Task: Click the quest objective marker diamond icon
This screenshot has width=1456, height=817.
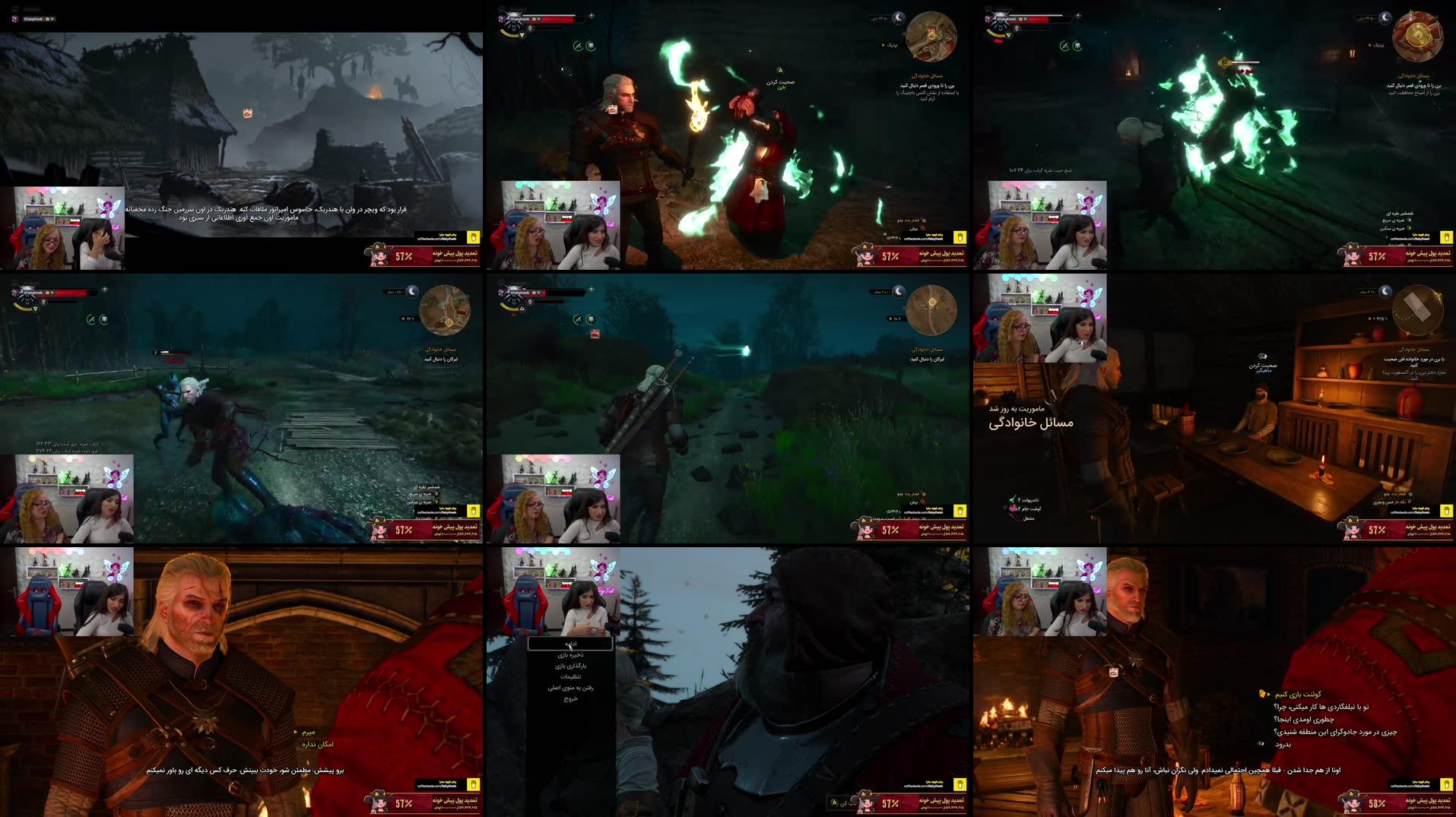Action: [590, 15]
